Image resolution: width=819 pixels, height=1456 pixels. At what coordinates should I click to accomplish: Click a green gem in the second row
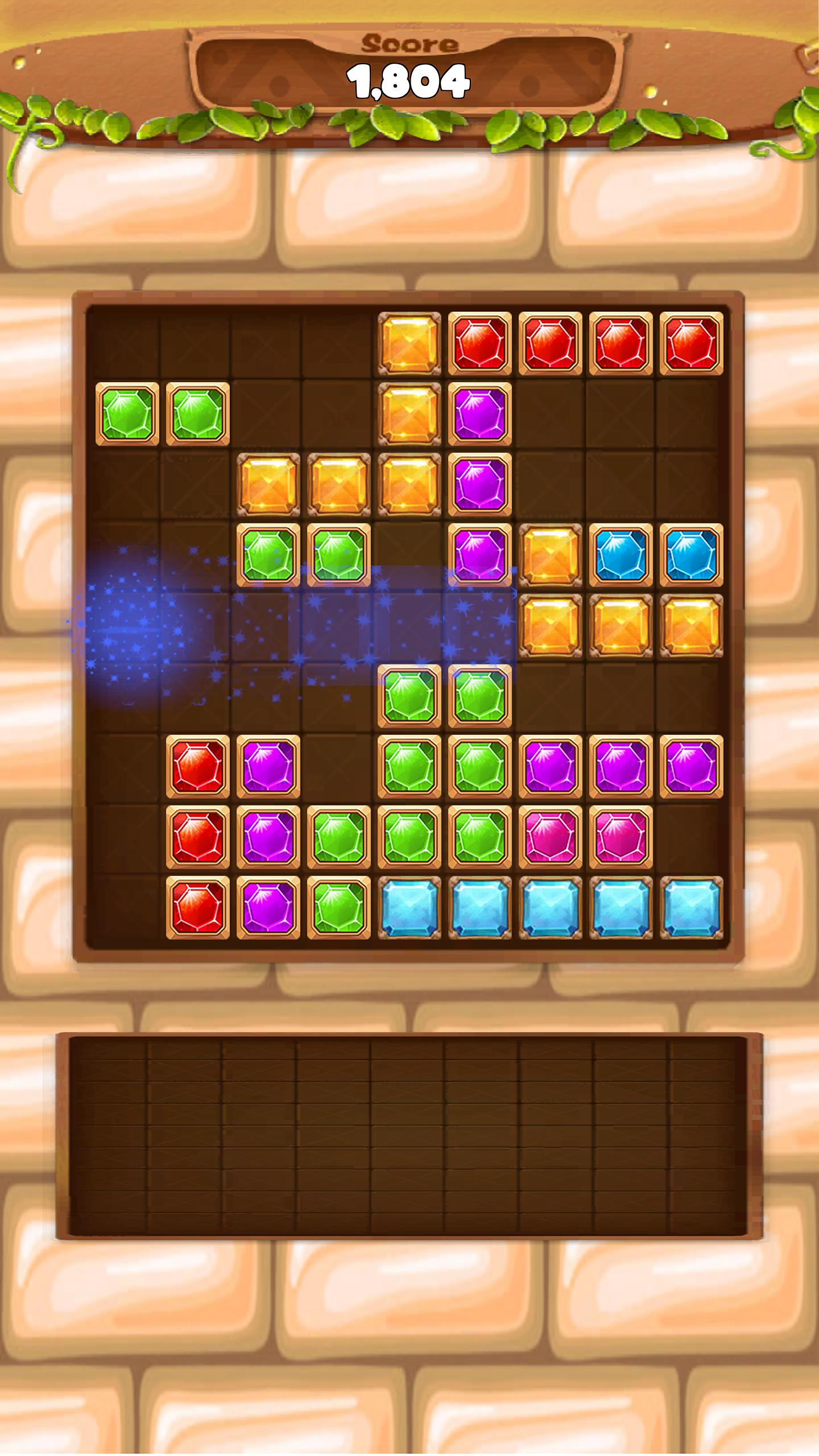[x=128, y=414]
